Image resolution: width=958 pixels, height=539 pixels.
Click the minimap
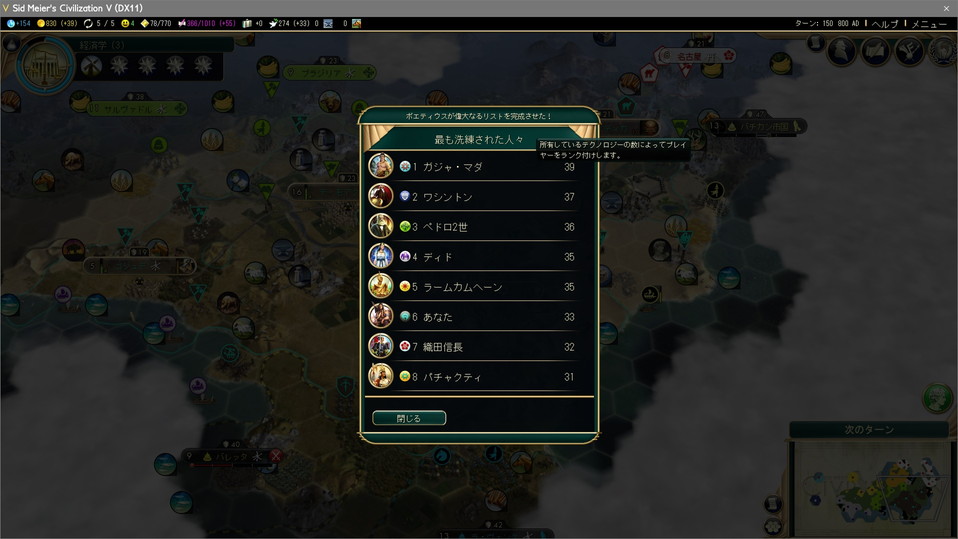[870, 487]
